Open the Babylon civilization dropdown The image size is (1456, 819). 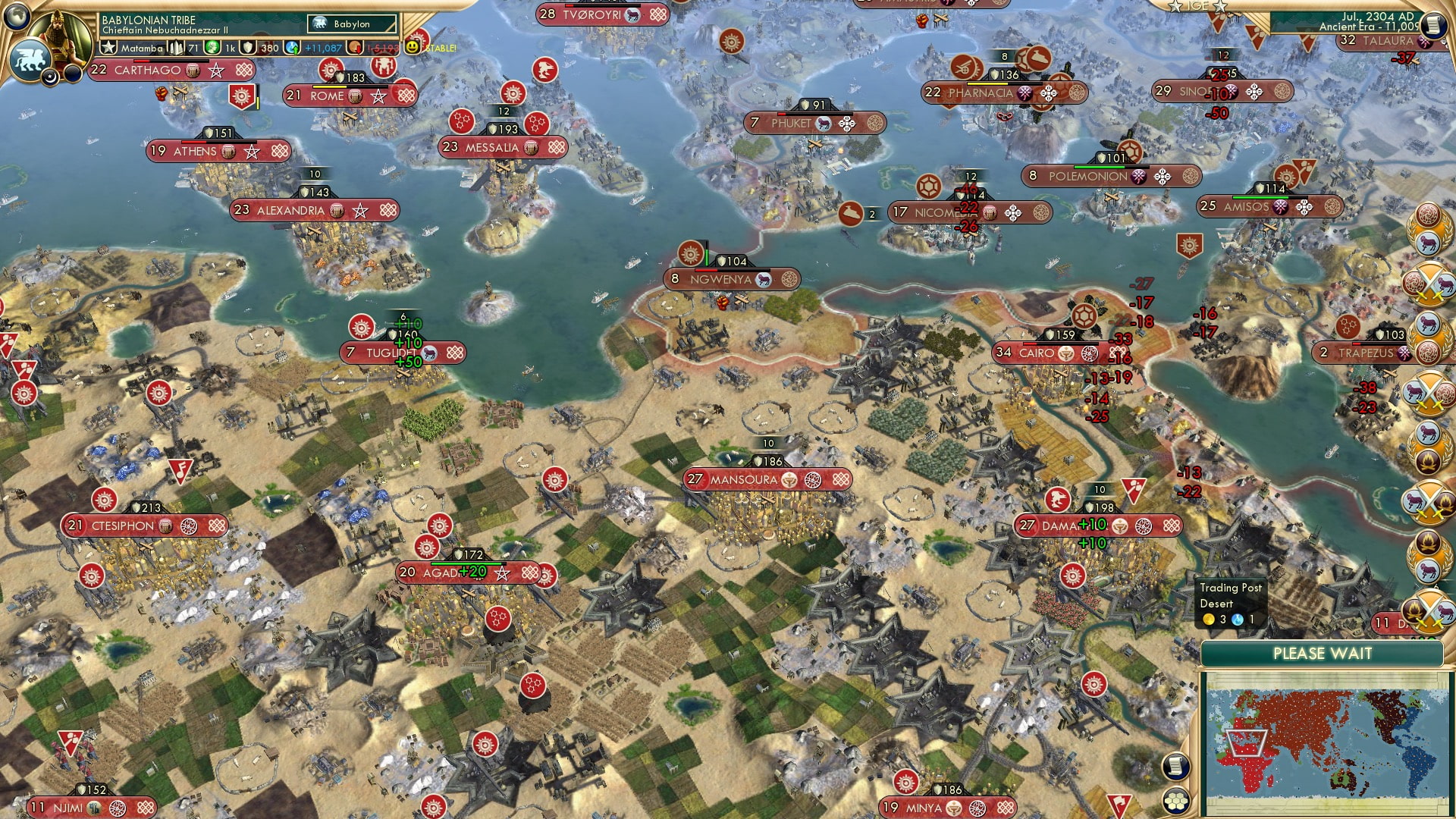coord(353,24)
